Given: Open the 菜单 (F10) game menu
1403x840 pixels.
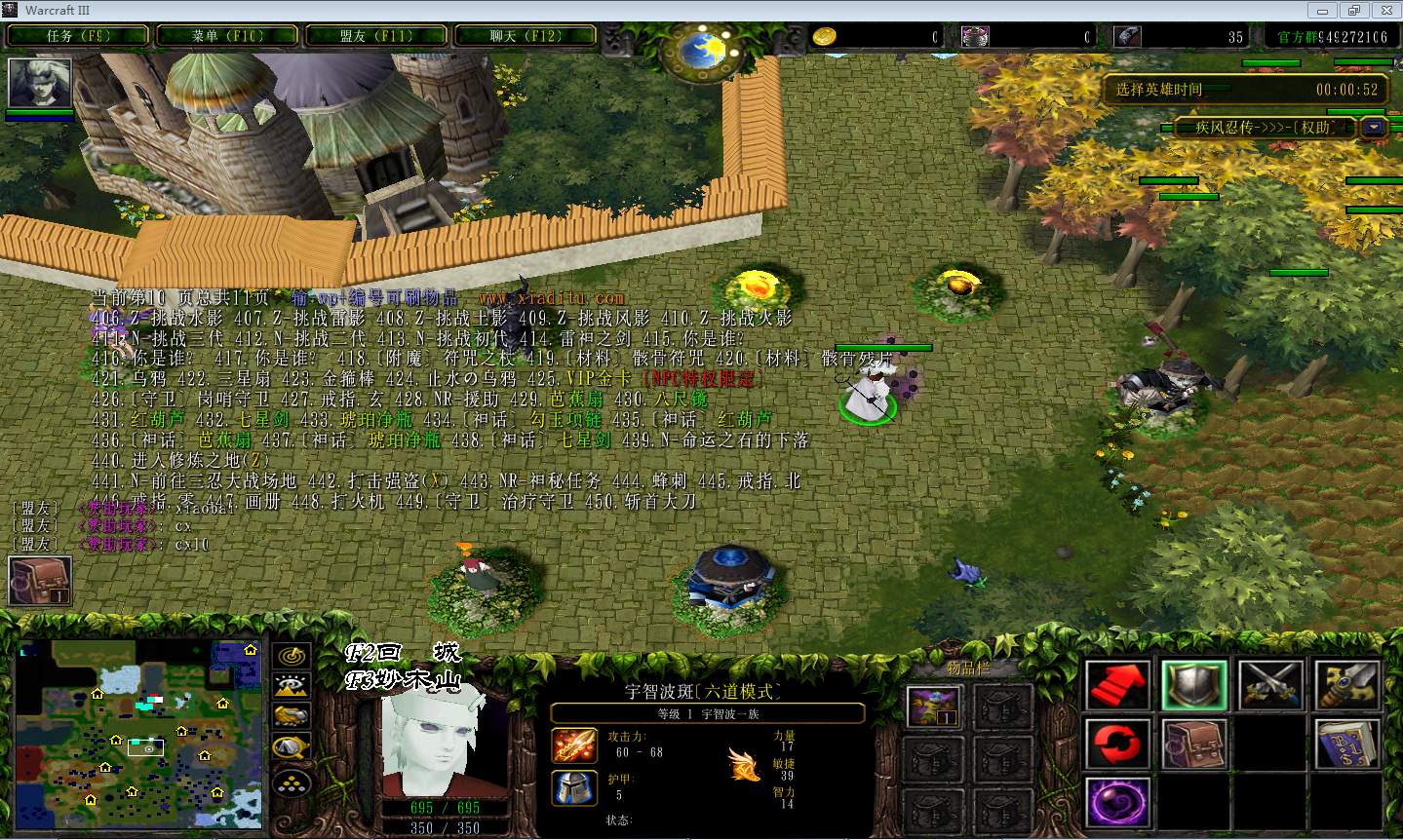Looking at the screenshot, I should coord(227,36).
